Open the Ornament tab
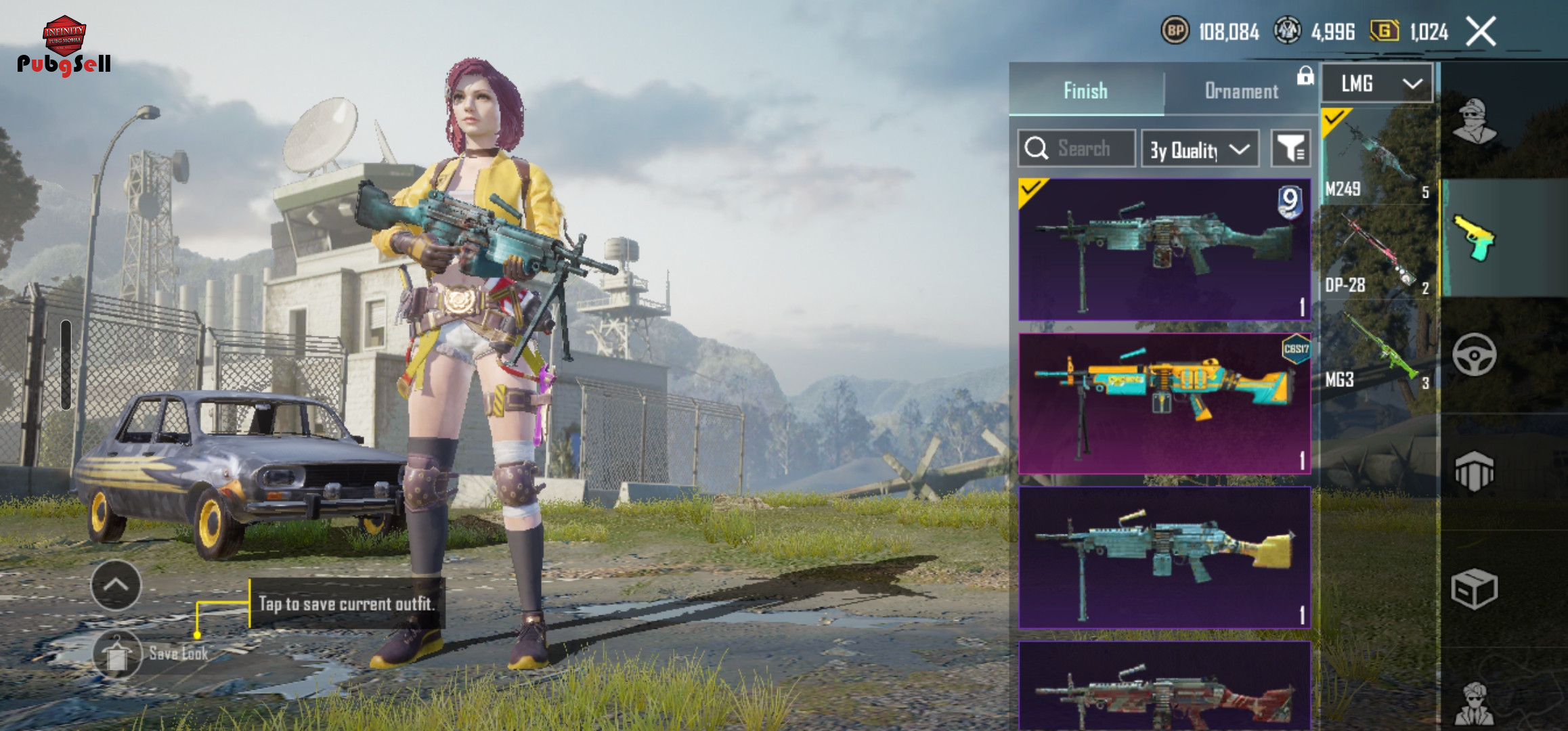Viewport: 1568px width, 731px height. click(1241, 91)
